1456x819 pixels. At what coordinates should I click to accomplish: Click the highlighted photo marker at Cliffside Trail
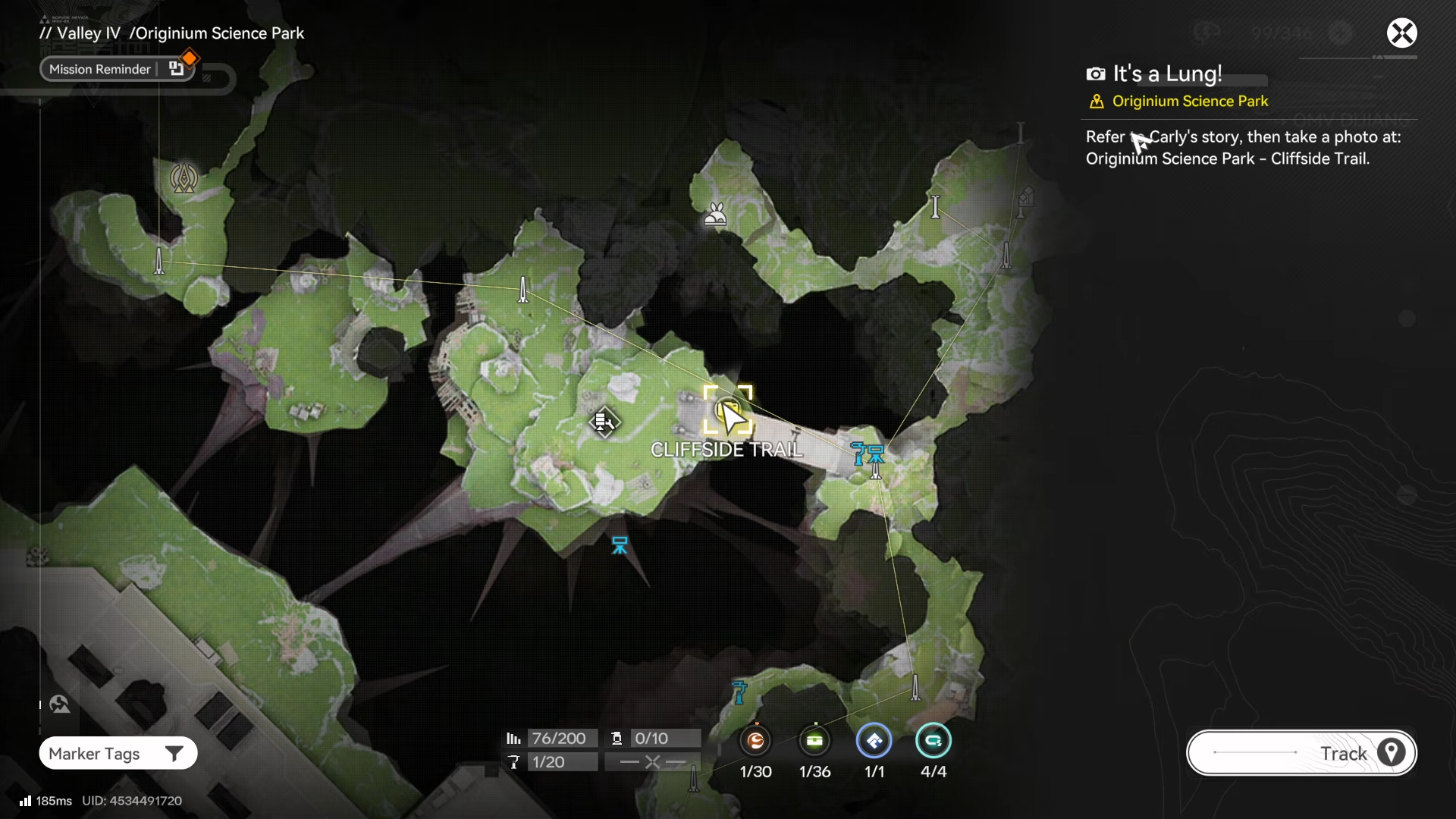click(x=727, y=410)
